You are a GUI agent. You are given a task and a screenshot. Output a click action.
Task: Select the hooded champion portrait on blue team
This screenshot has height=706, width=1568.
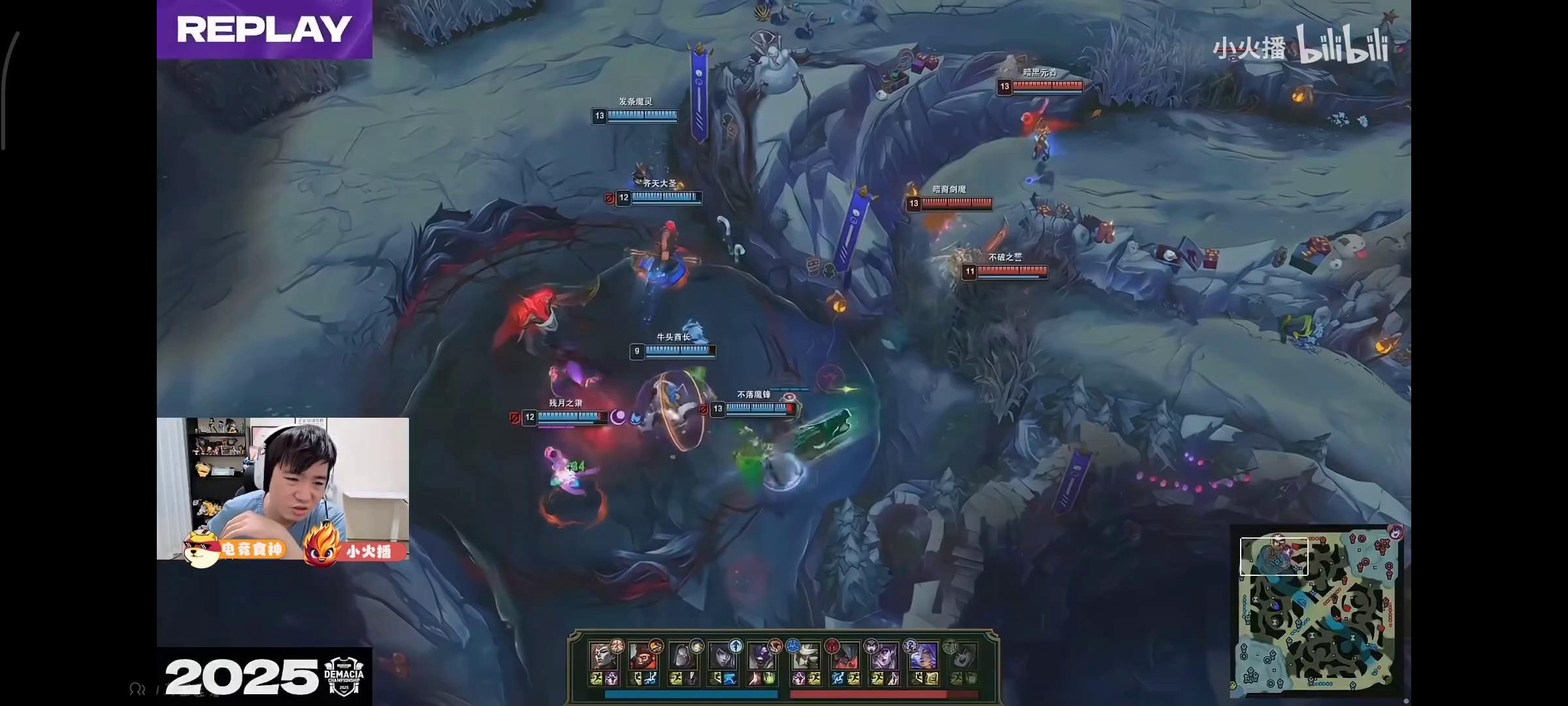click(x=682, y=656)
